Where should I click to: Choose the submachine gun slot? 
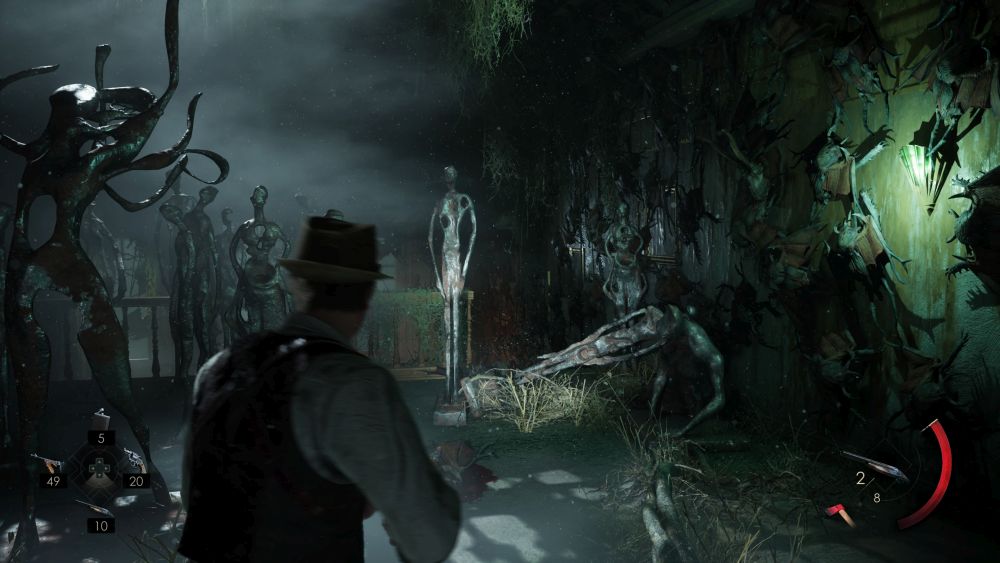(x=48, y=463)
